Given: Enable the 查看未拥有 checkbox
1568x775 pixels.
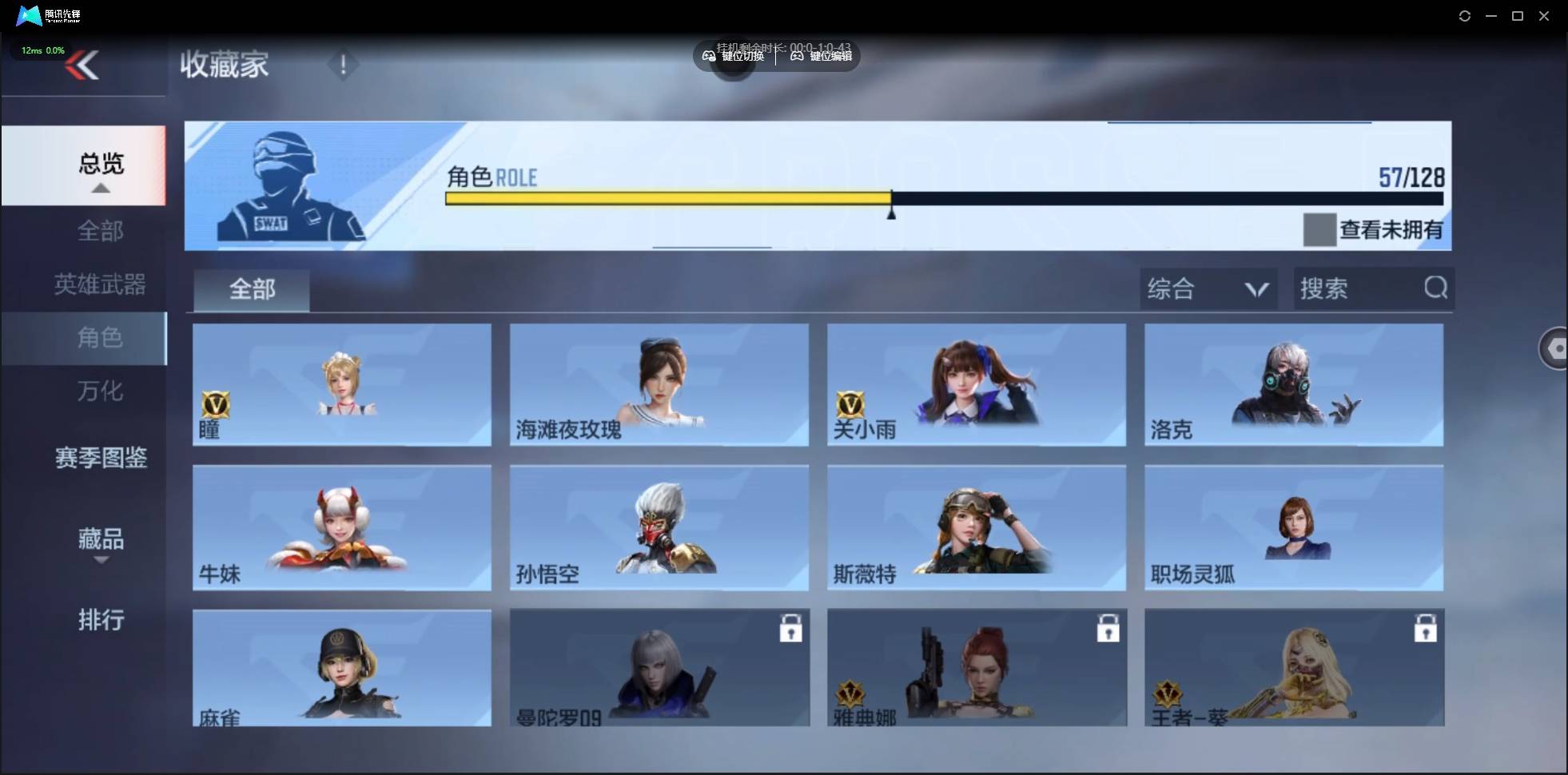Looking at the screenshot, I should (x=1319, y=230).
